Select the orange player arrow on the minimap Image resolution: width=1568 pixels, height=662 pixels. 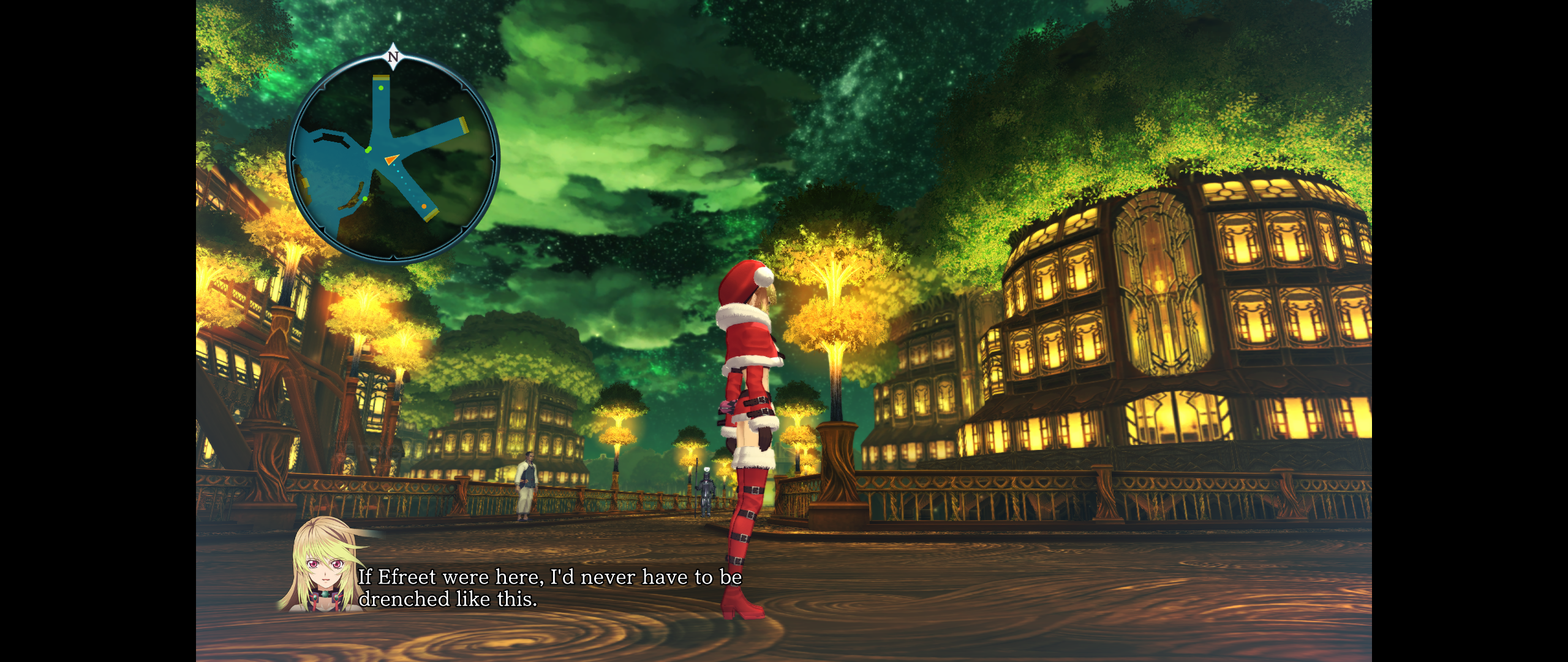(391, 159)
